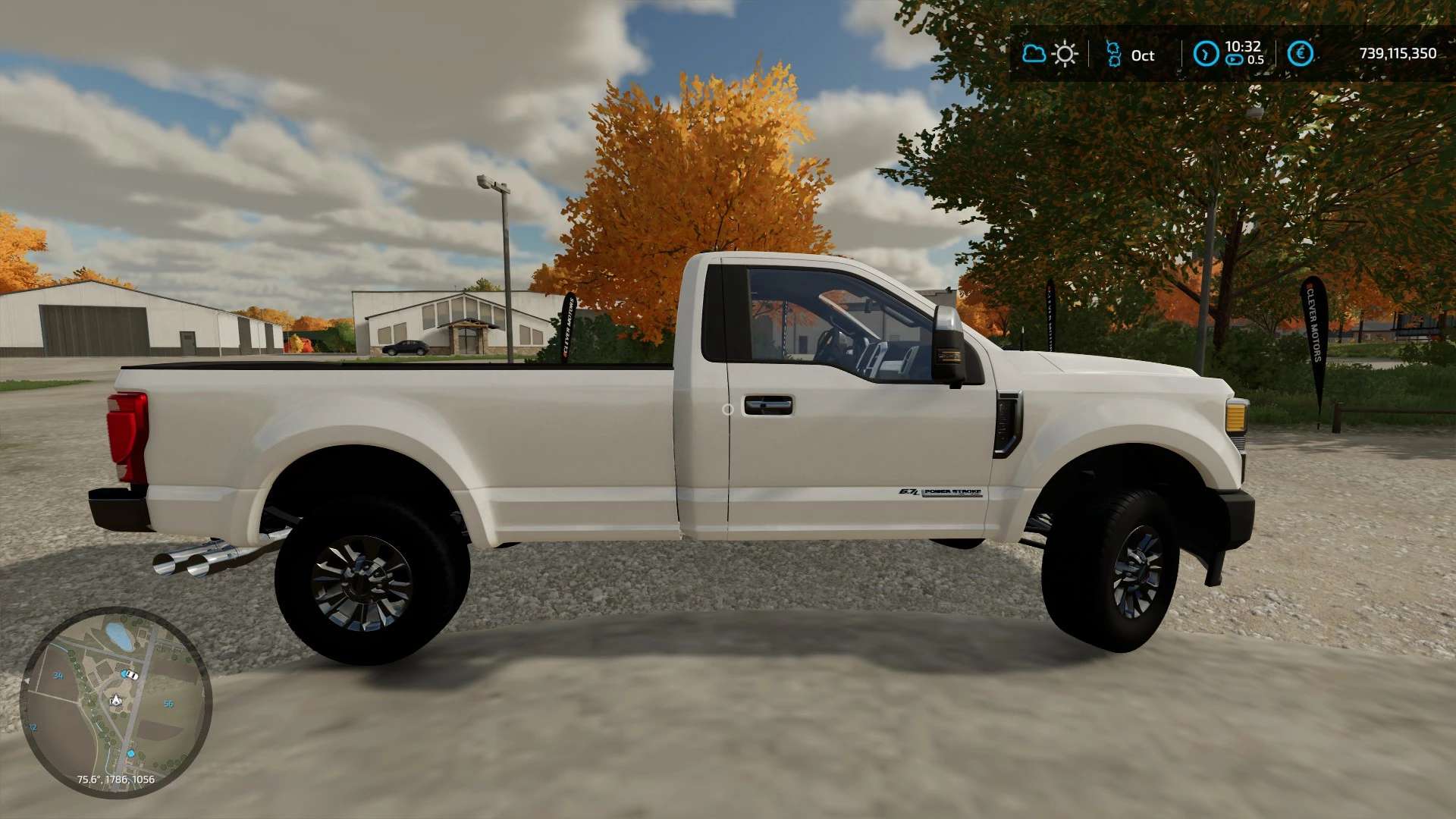Image resolution: width=1456 pixels, height=819 pixels.
Task: Click the circular minimap
Action: pos(115,702)
